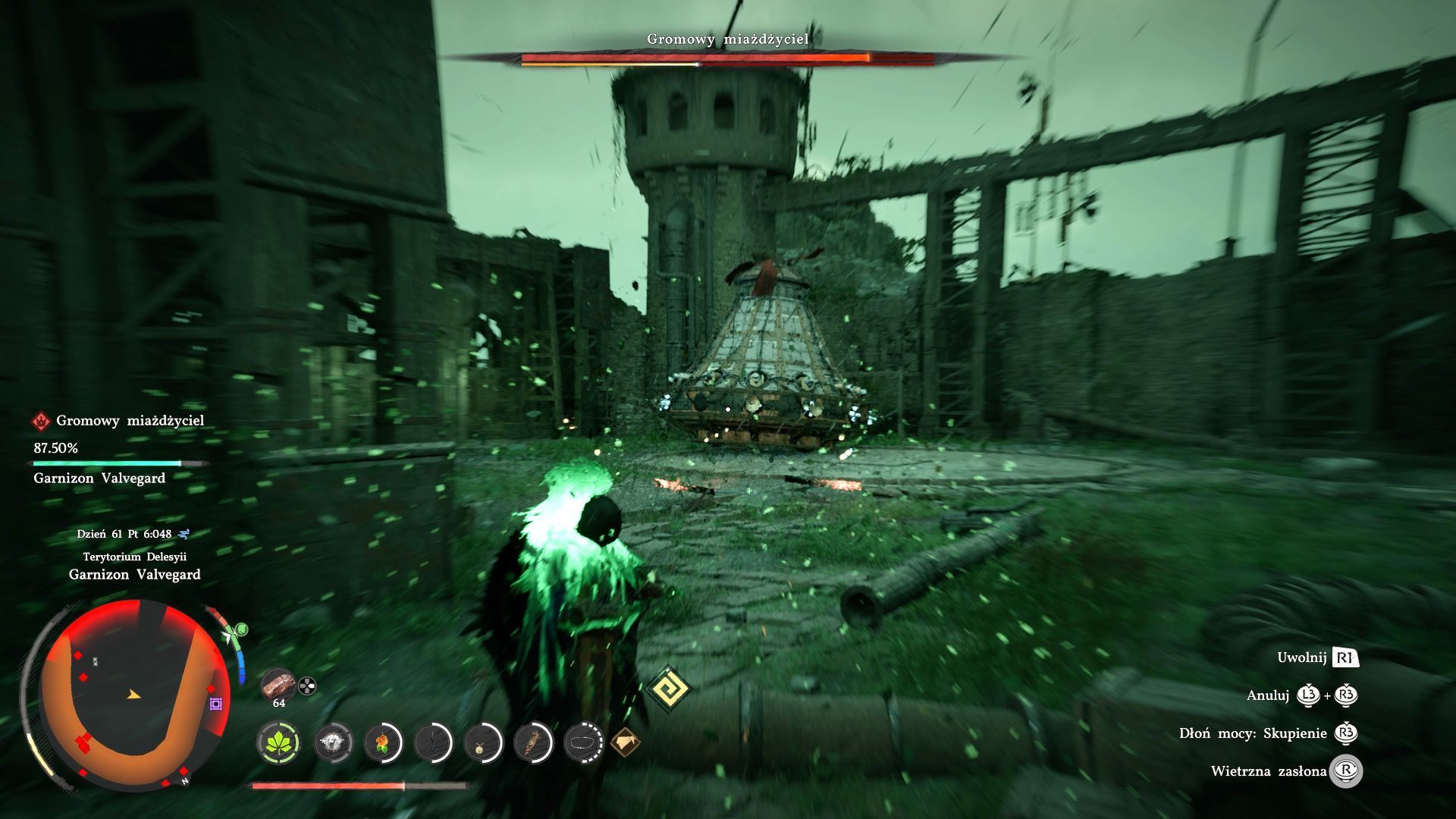The width and height of the screenshot is (1456, 819).
Task: Click the orange diamond fist icon
Action: pyautogui.click(x=625, y=742)
